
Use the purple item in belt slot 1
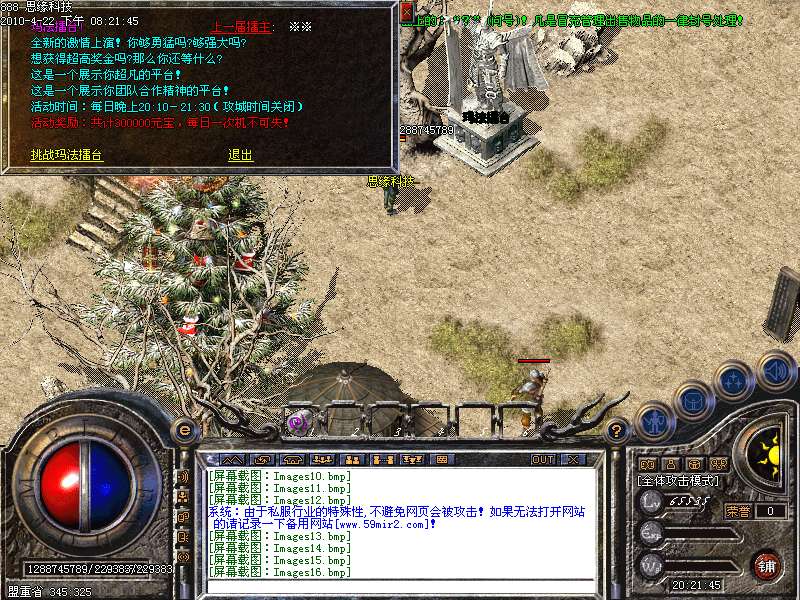point(297,421)
